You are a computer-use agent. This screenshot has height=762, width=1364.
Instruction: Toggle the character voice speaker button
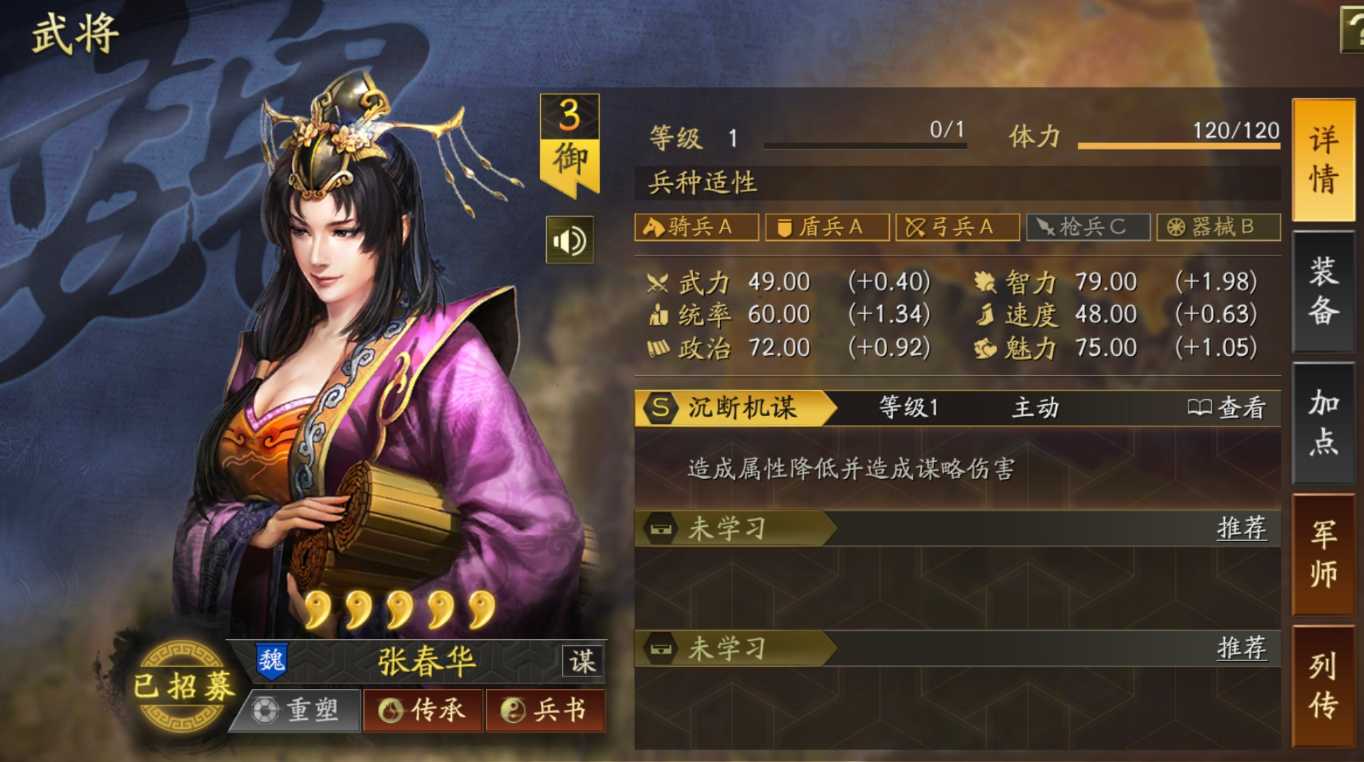click(x=569, y=240)
